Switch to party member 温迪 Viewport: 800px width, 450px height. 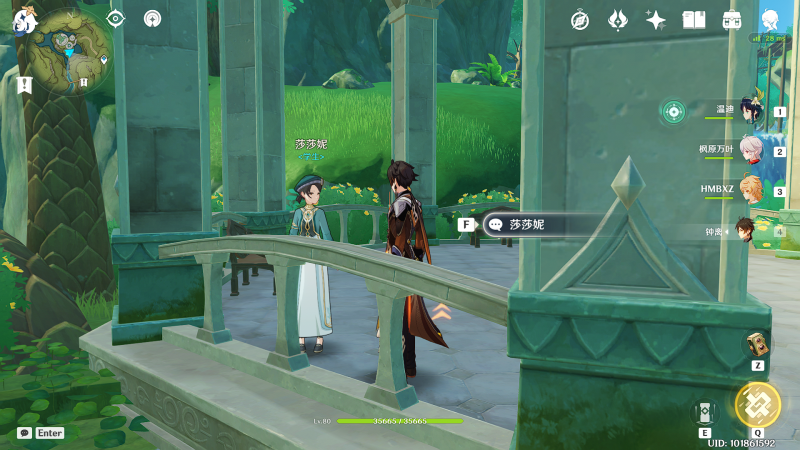(x=748, y=111)
